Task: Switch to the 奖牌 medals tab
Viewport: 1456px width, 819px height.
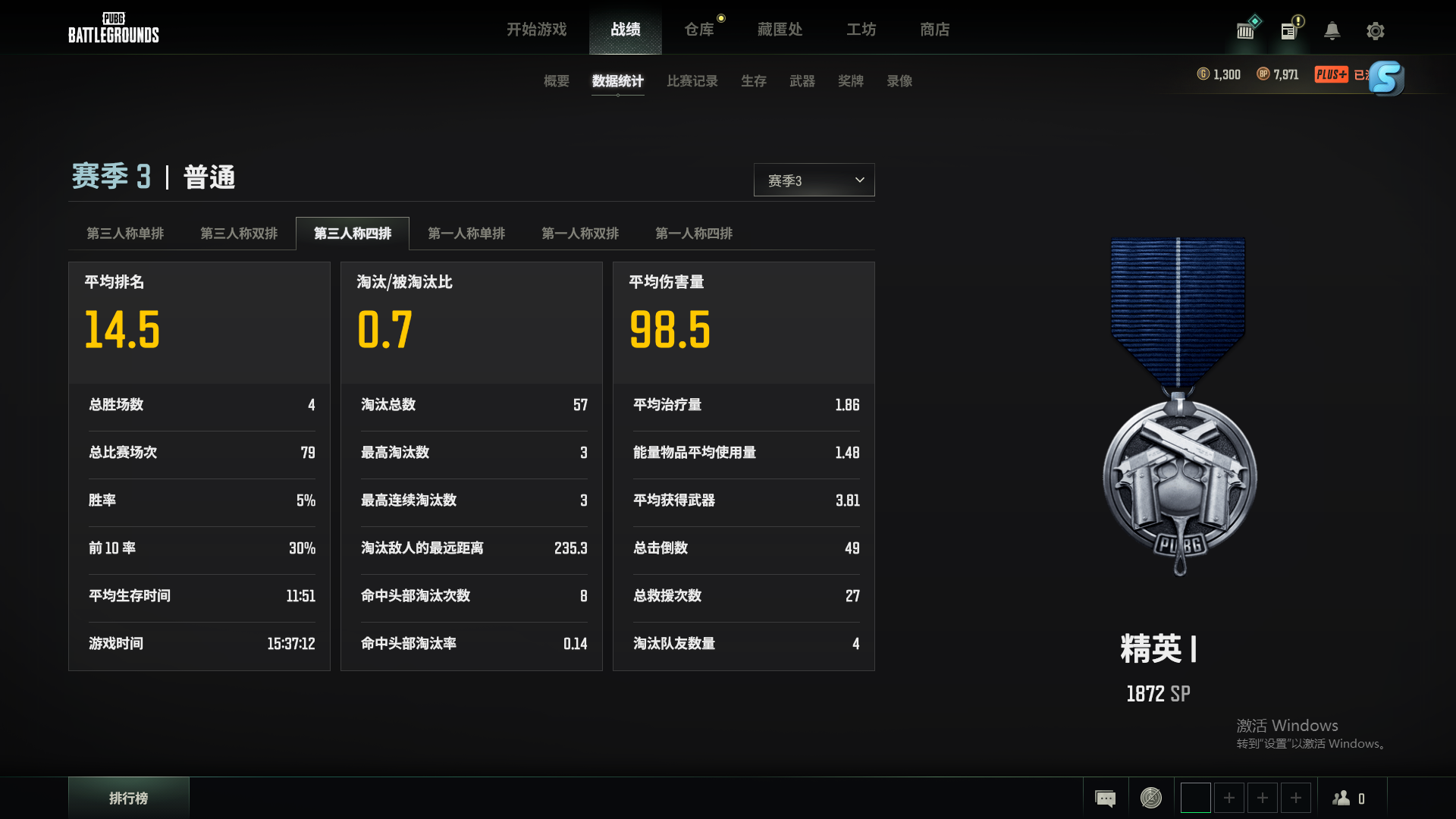Action: coord(850,81)
